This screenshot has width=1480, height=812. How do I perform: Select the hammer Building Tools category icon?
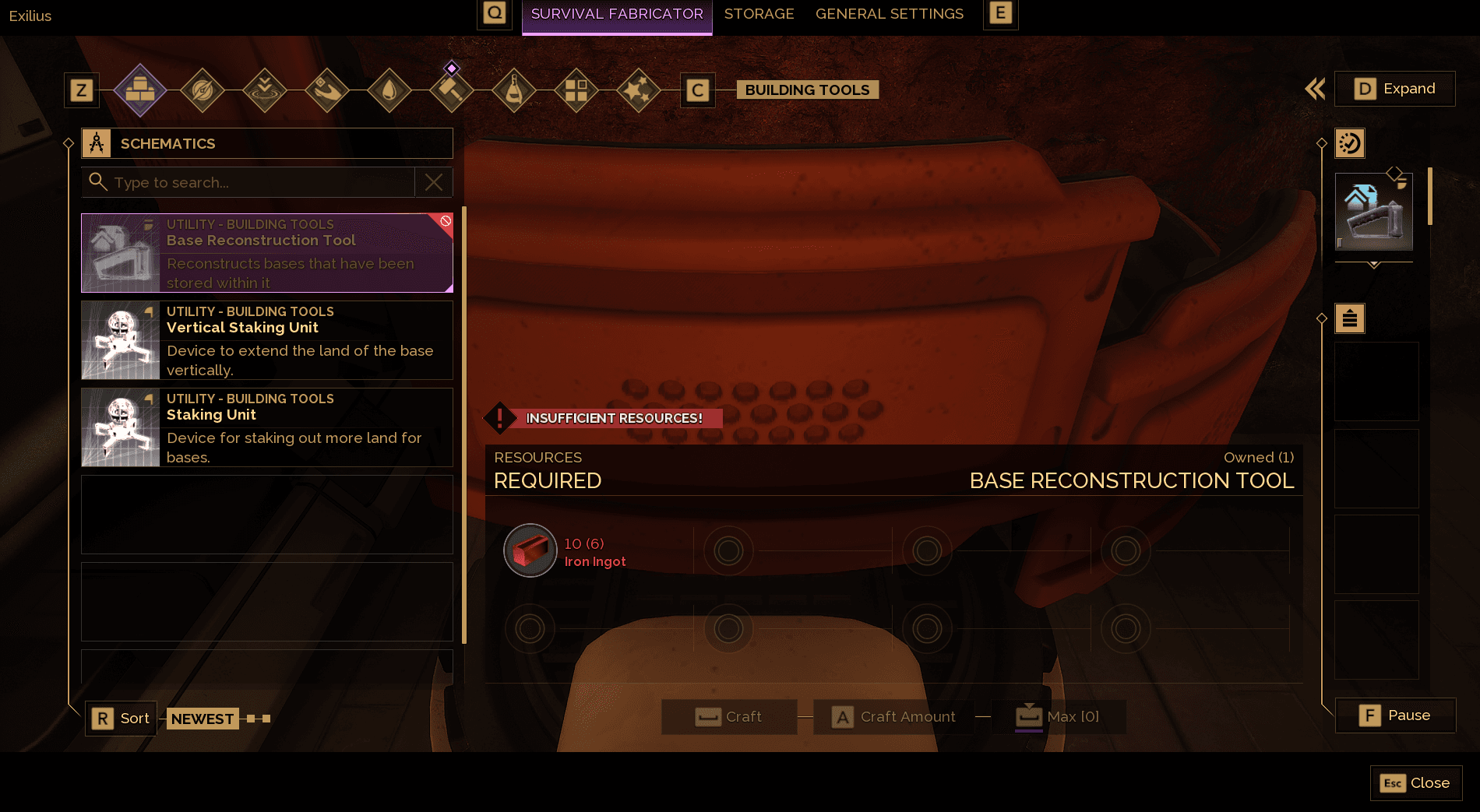451,89
